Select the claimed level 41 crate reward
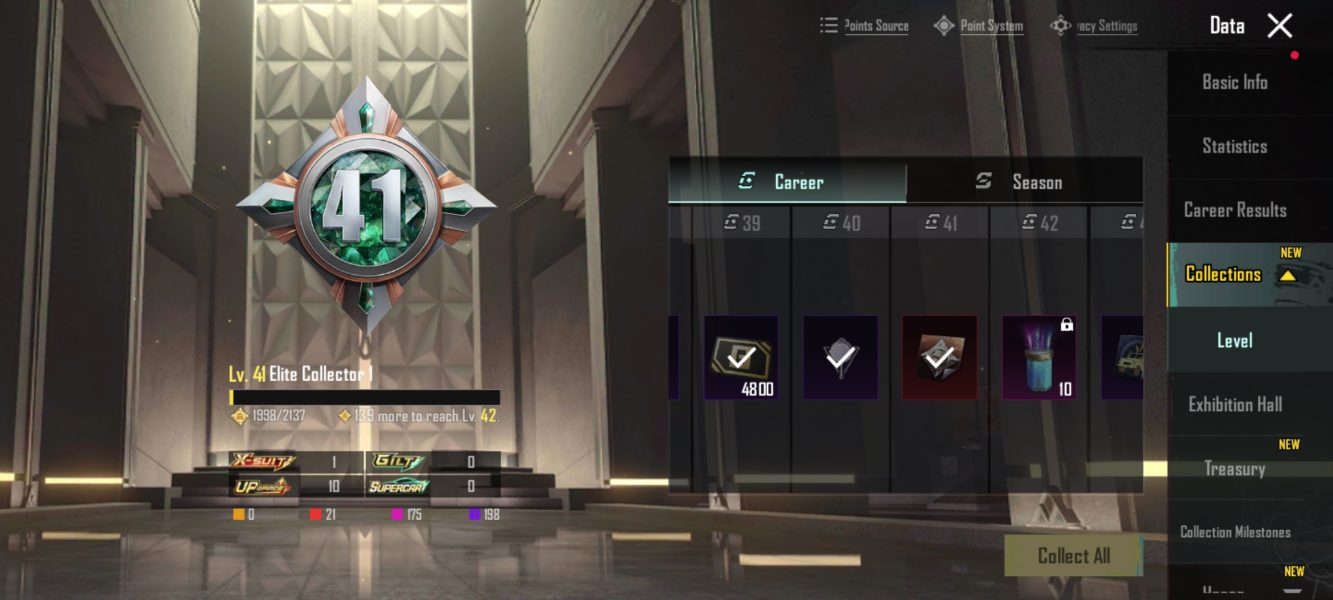Viewport: 1333px width, 600px height. 939,357
